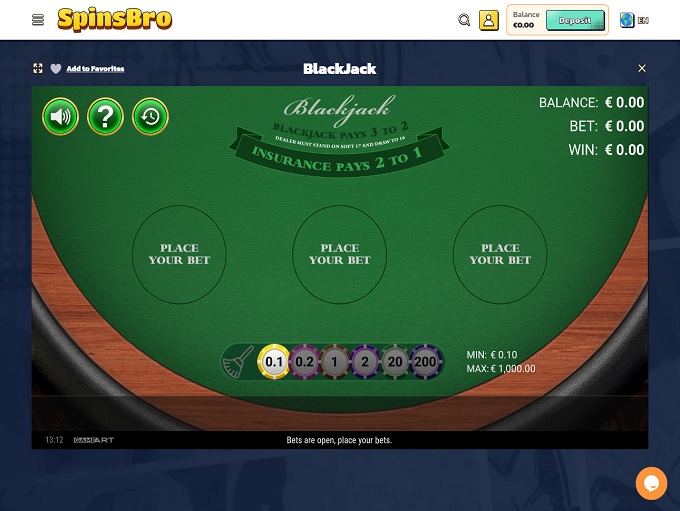Place a bet on the left circle
This screenshot has height=511, width=680.
[x=180, y=254]
